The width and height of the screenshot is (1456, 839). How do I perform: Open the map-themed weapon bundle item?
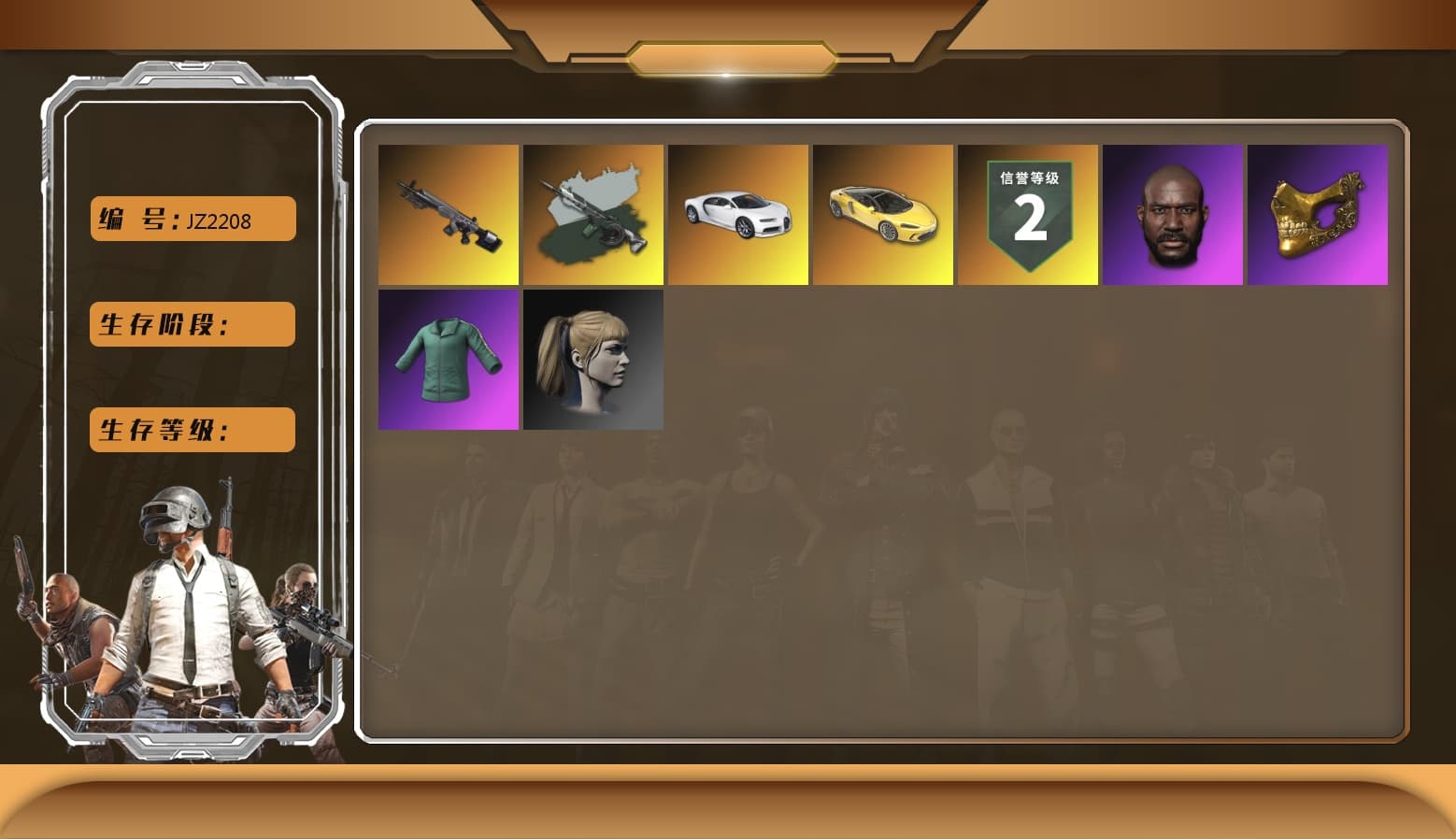593,215
